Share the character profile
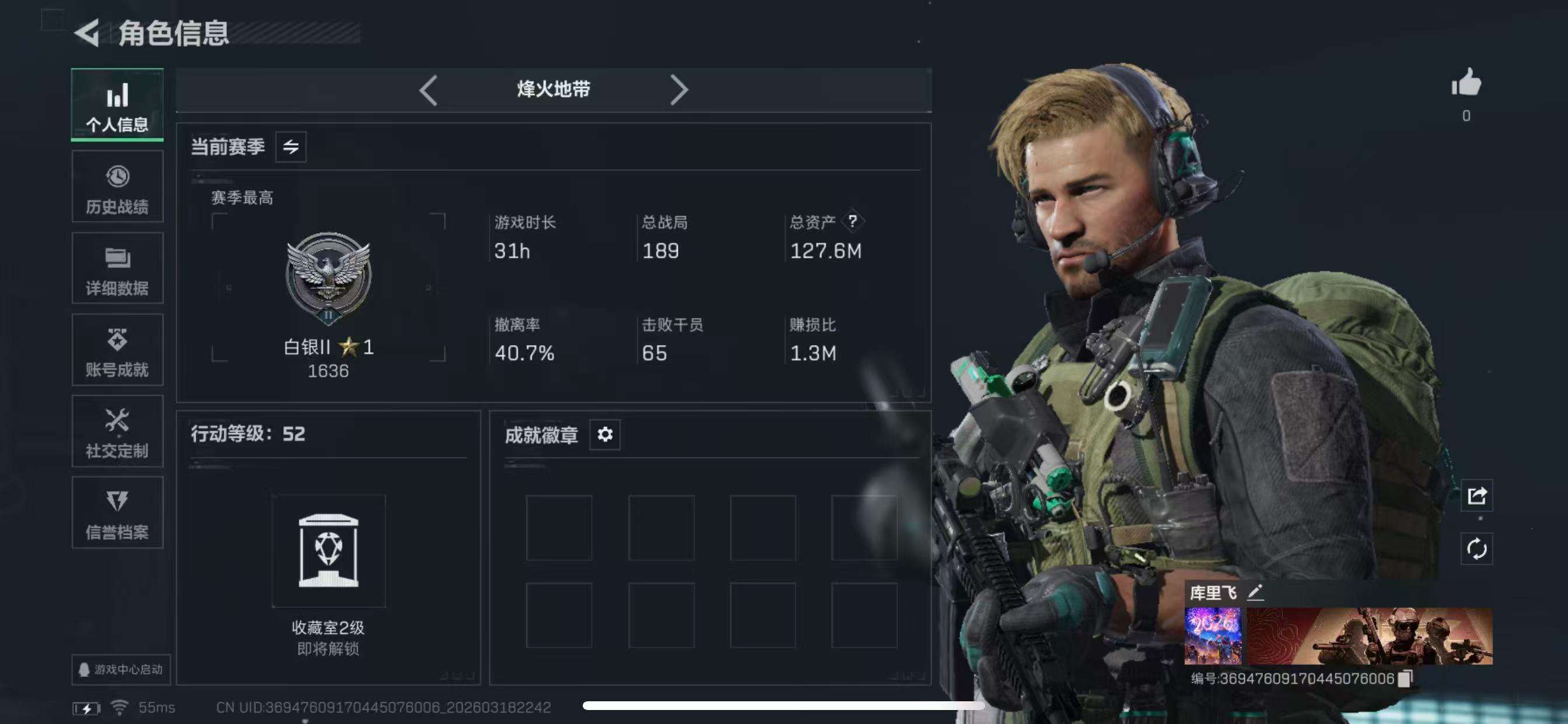 point(1476,496)
